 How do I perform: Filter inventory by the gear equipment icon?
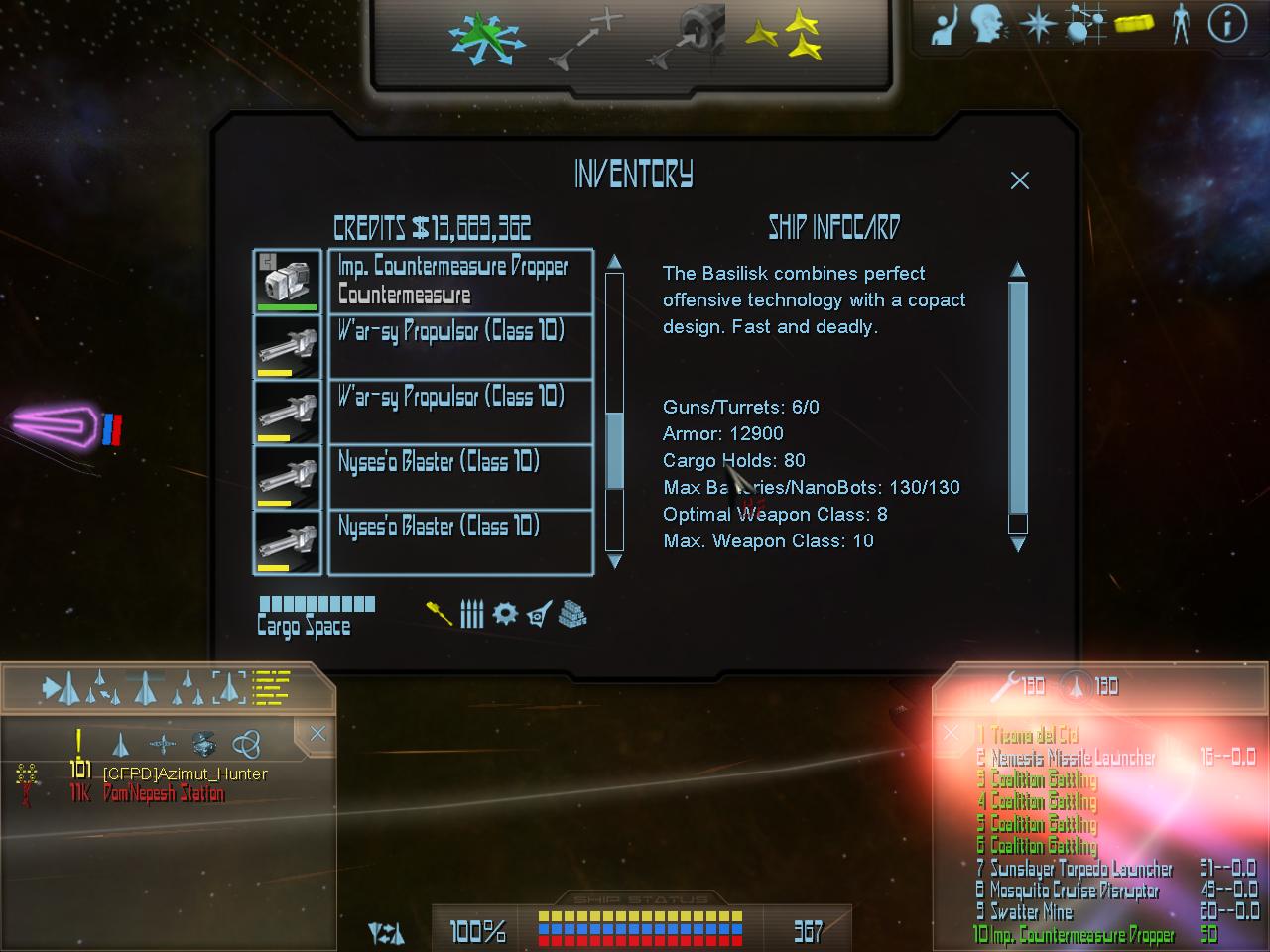click(x=505, y=614)
